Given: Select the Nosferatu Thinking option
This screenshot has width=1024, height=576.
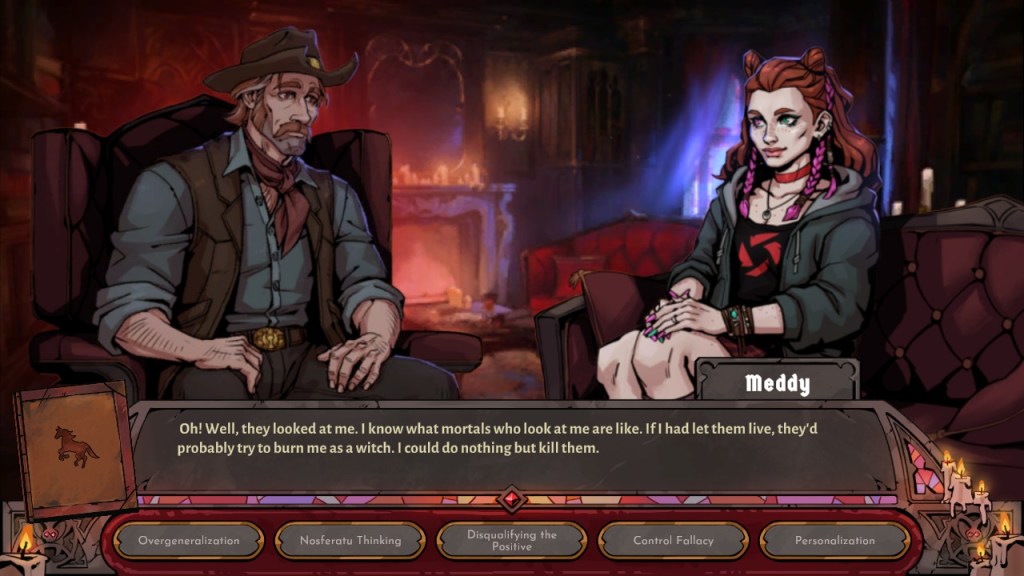Looking at the screenshot, I should coord(350,541).
